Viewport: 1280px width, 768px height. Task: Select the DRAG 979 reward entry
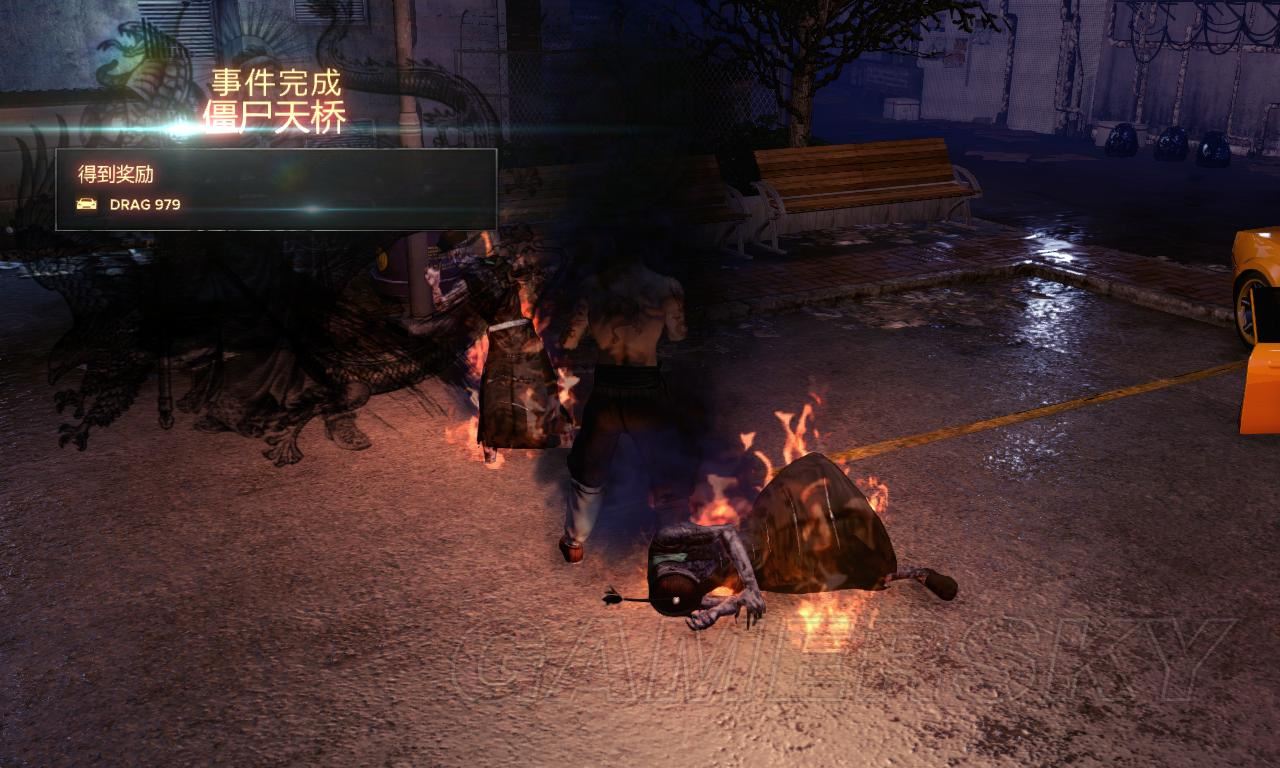(145, 205)
